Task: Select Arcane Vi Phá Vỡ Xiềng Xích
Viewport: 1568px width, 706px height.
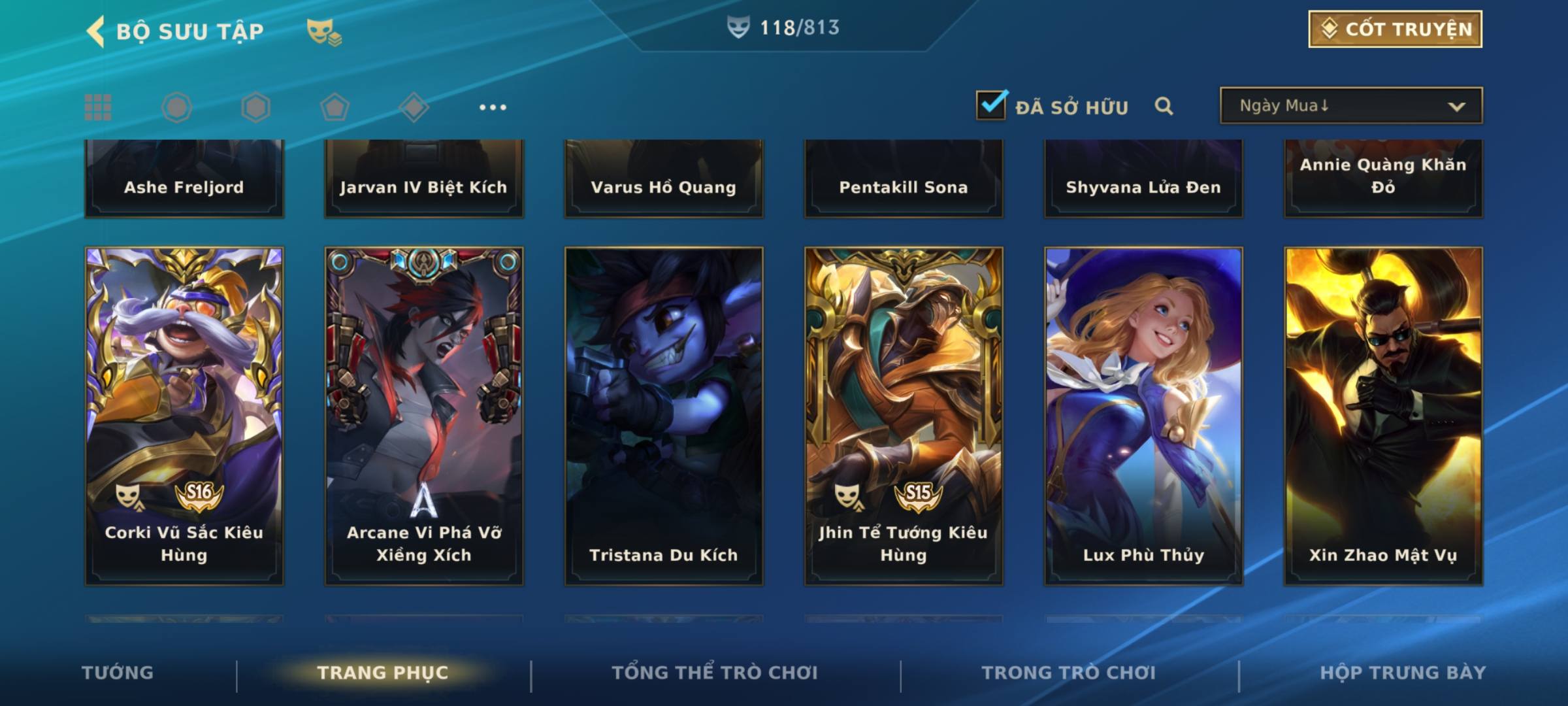Action: click(424, 415)
